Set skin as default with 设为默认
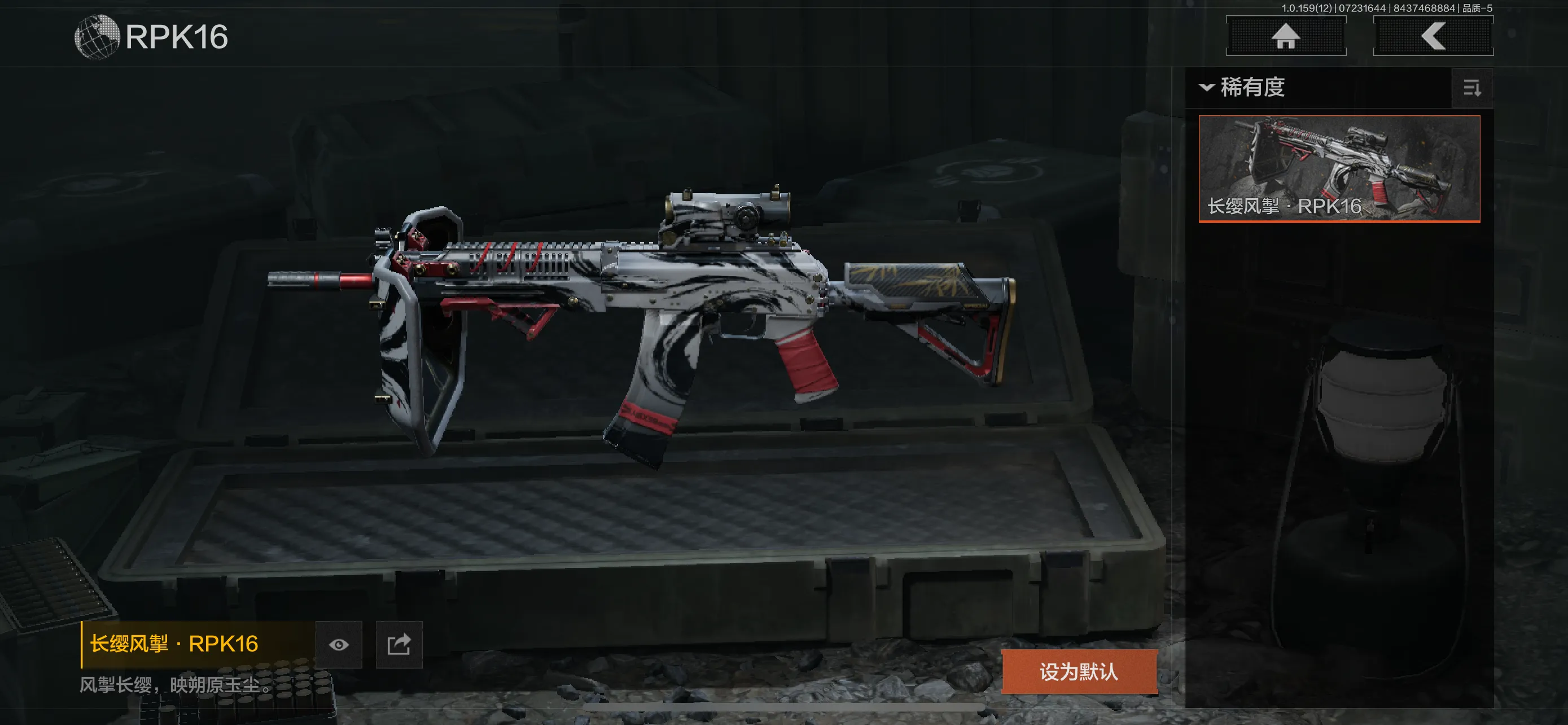Screen dimensions: 1568x725 (x=1079, y=671)
